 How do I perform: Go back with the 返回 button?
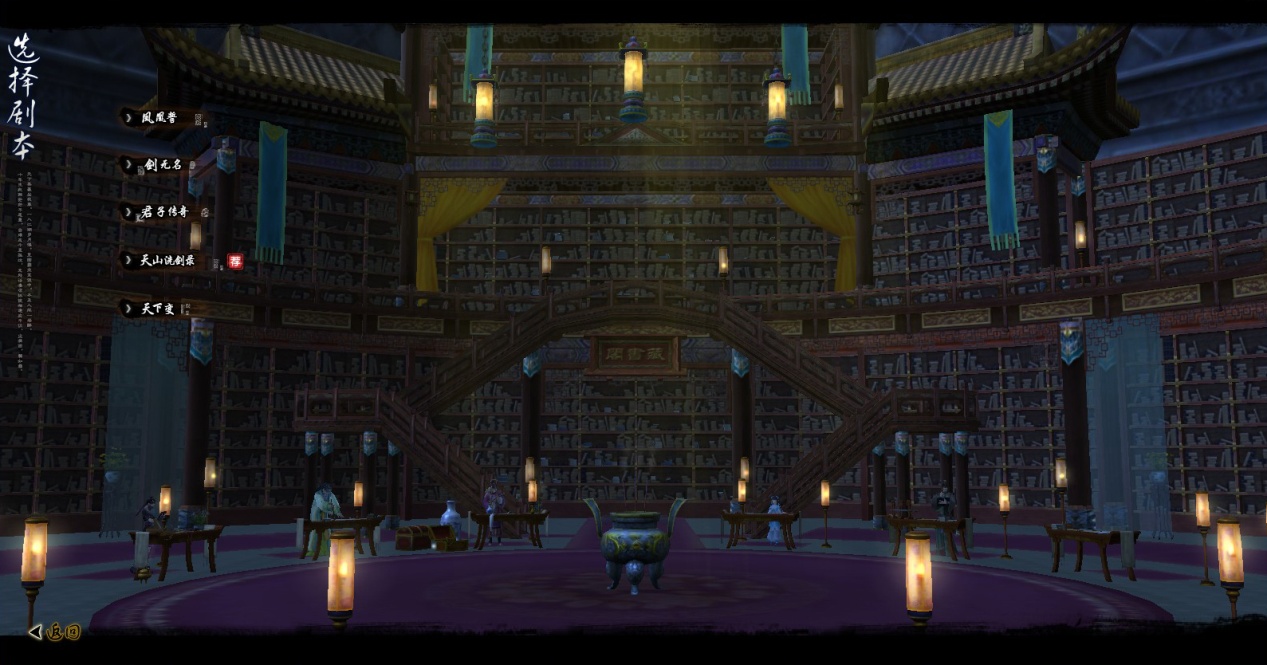(x=56, y=631)
